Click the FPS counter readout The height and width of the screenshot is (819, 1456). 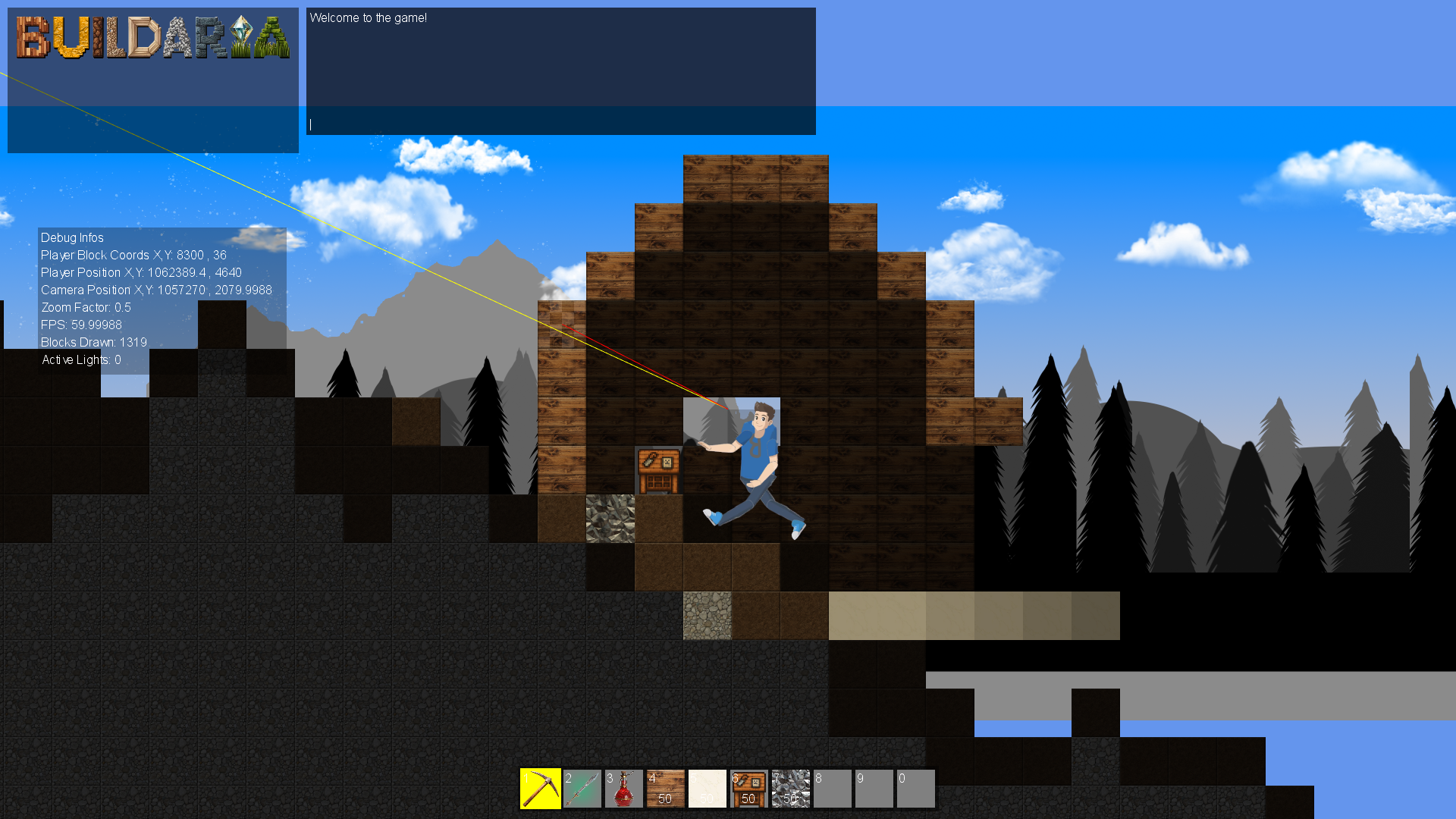pos(80,325)
